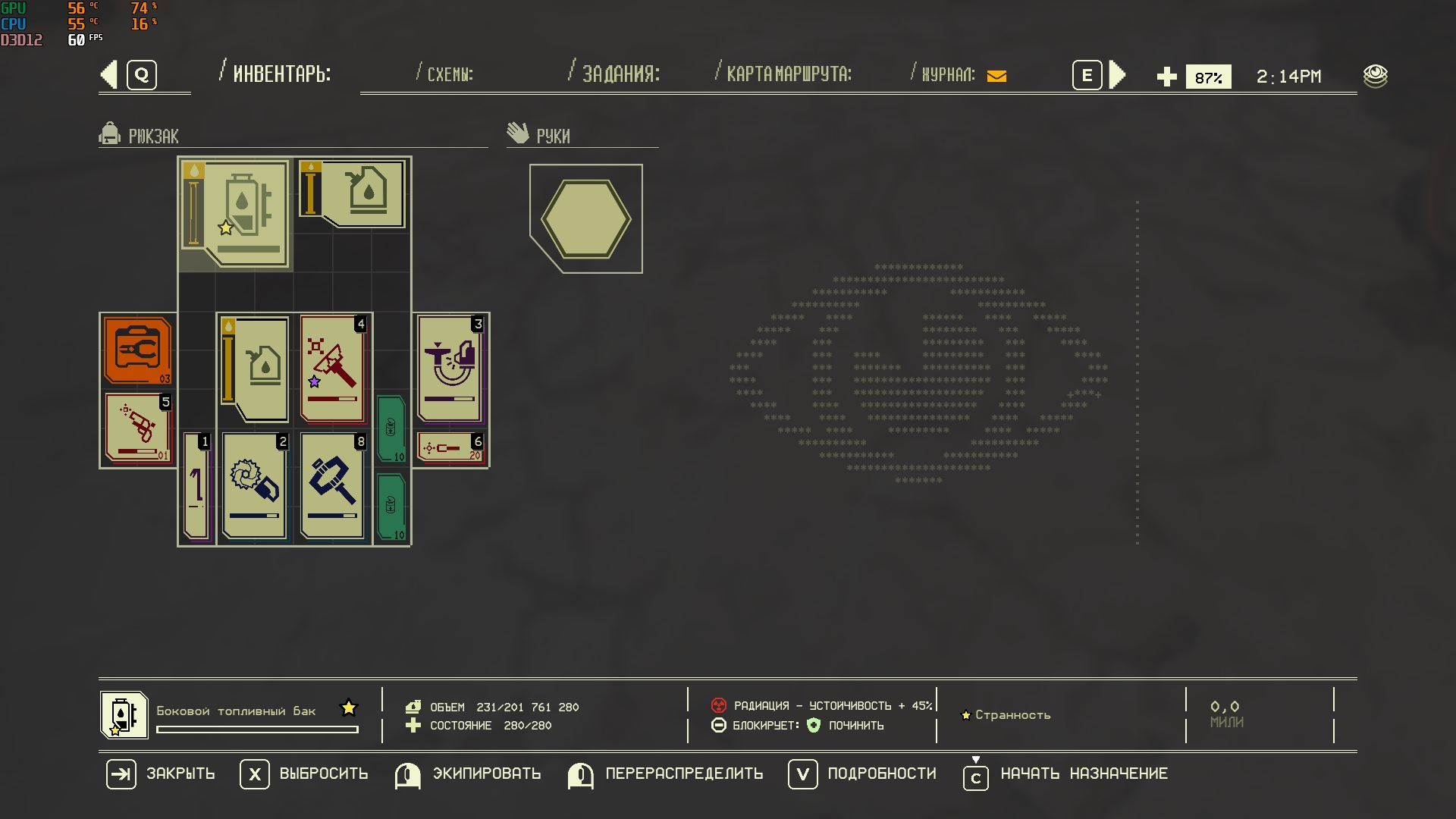Go to the previous tab with left arrow
The image size is (1456, 819).
(110, 75)
